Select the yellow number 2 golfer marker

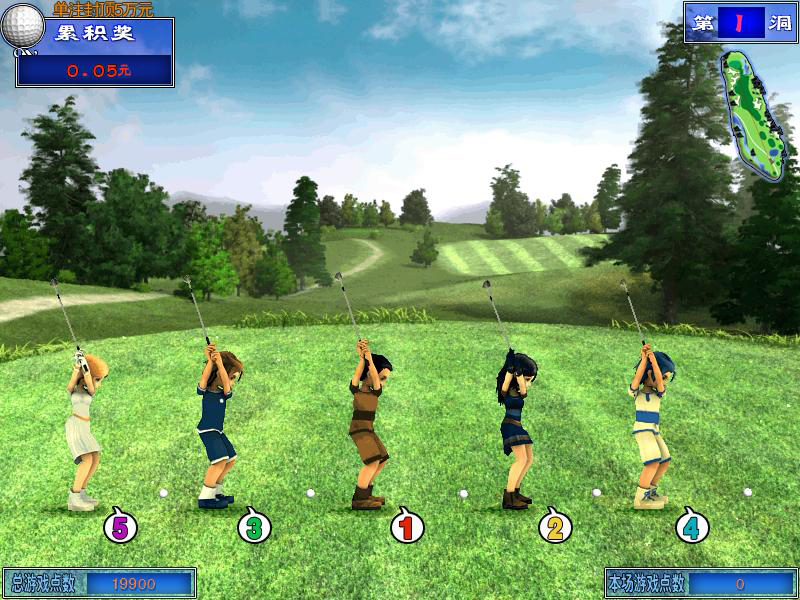[556, 525]
